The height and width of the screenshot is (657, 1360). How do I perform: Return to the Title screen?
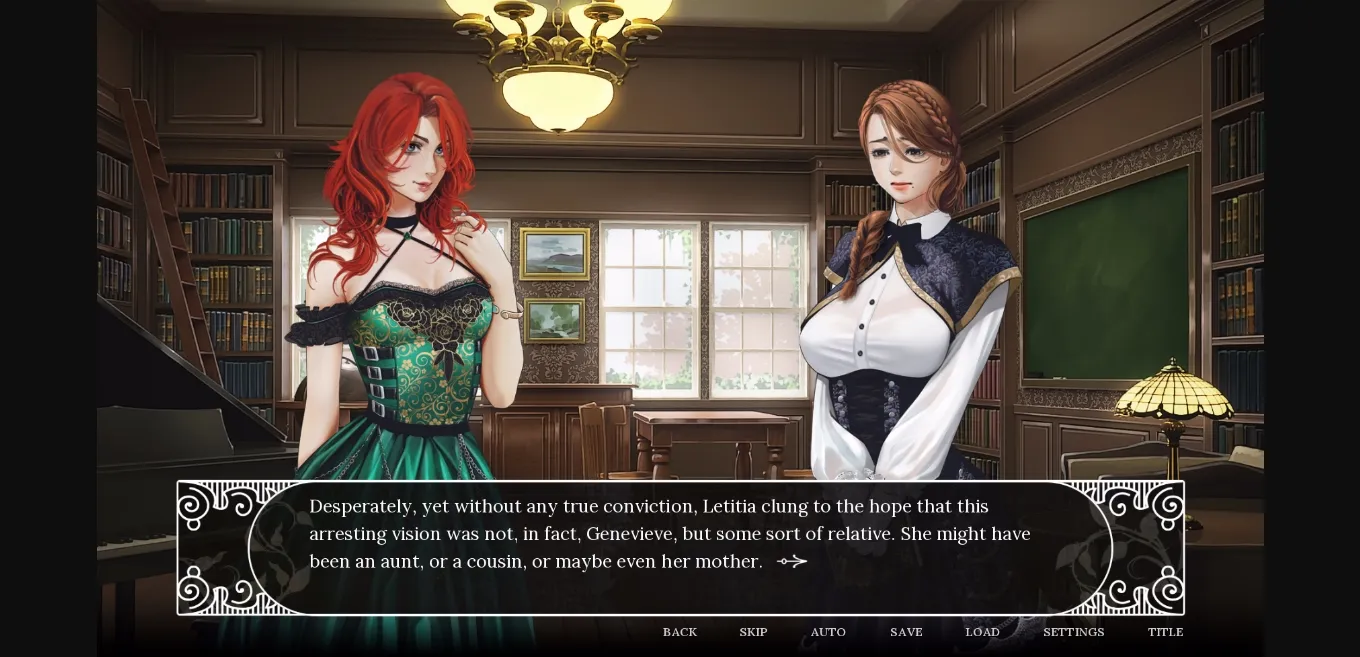point(1165,632)
